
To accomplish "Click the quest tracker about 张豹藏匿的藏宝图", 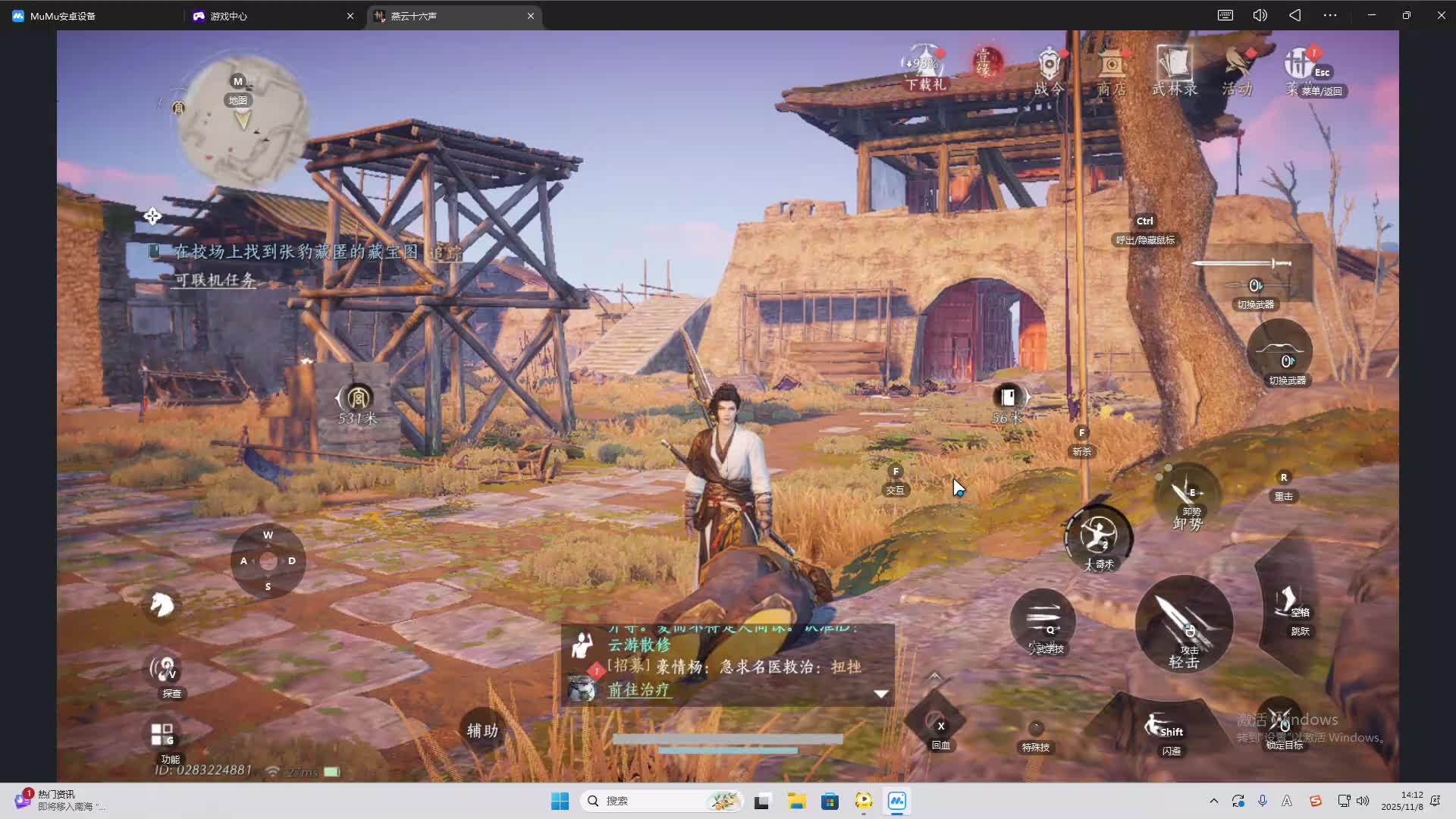I will (x=296, y=253).
